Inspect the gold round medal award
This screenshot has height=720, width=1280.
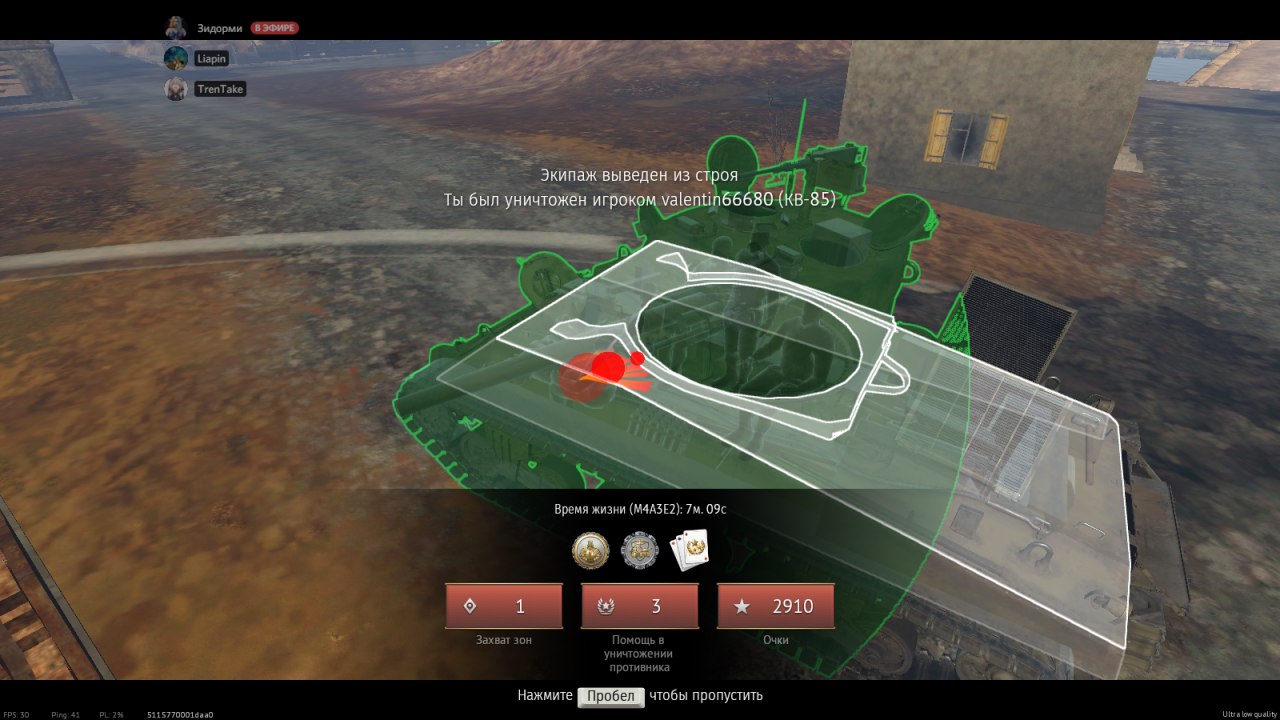pyautogui.click(x=590, y=549)
